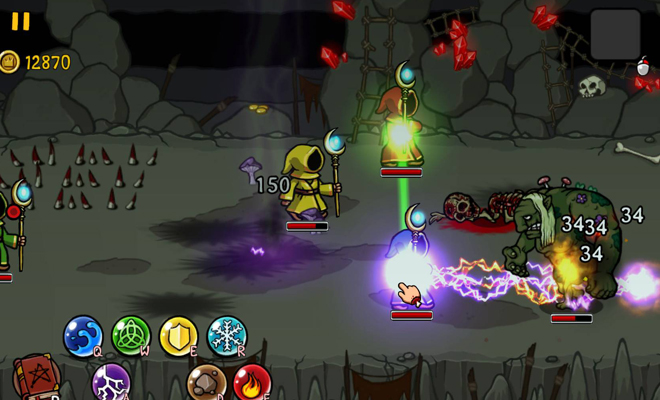Select the brown rock spell orb
This screenshot has width=660, height=400.
tap(206, 383)
